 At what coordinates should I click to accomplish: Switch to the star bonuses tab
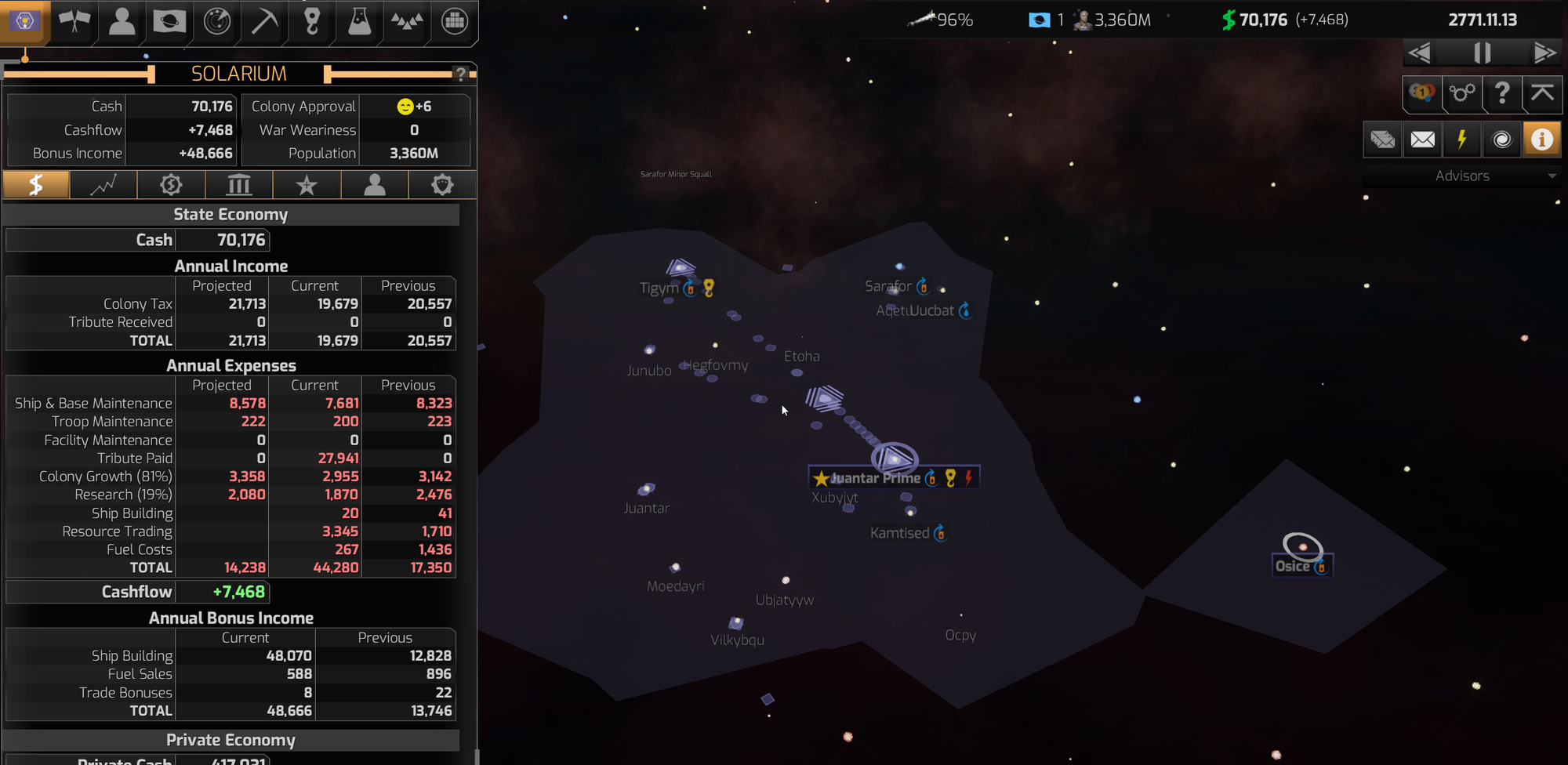coord(307,185)
